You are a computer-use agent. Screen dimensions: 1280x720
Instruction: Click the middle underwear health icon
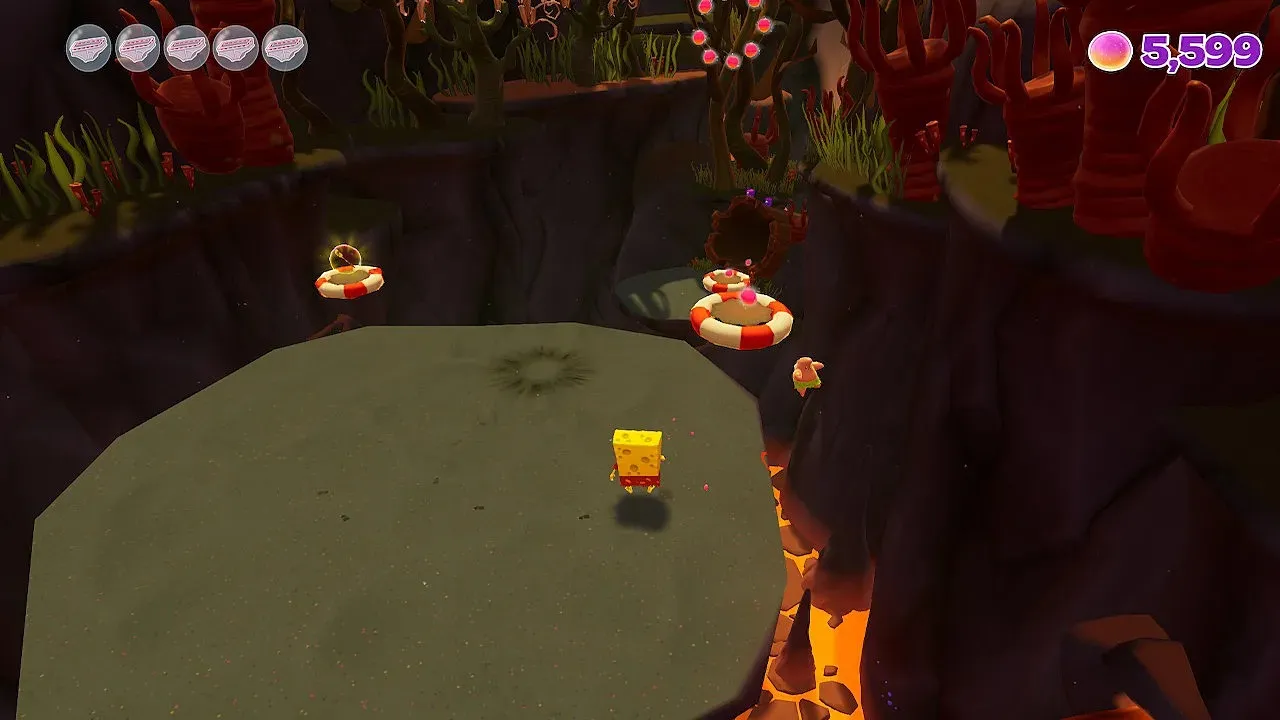pos(187,48)
